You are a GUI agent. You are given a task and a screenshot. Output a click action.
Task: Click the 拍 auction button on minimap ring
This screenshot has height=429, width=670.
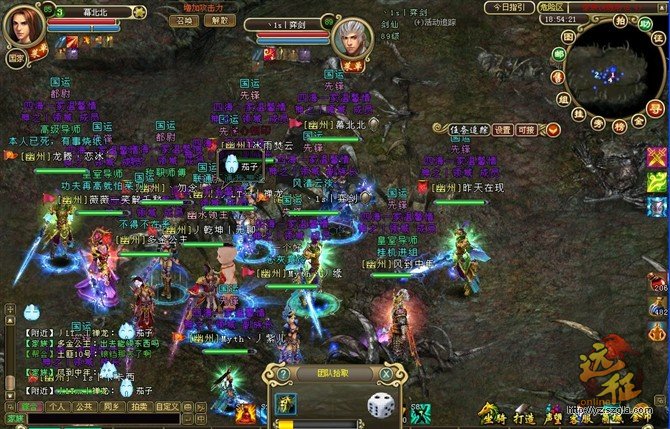pos(621,20)
